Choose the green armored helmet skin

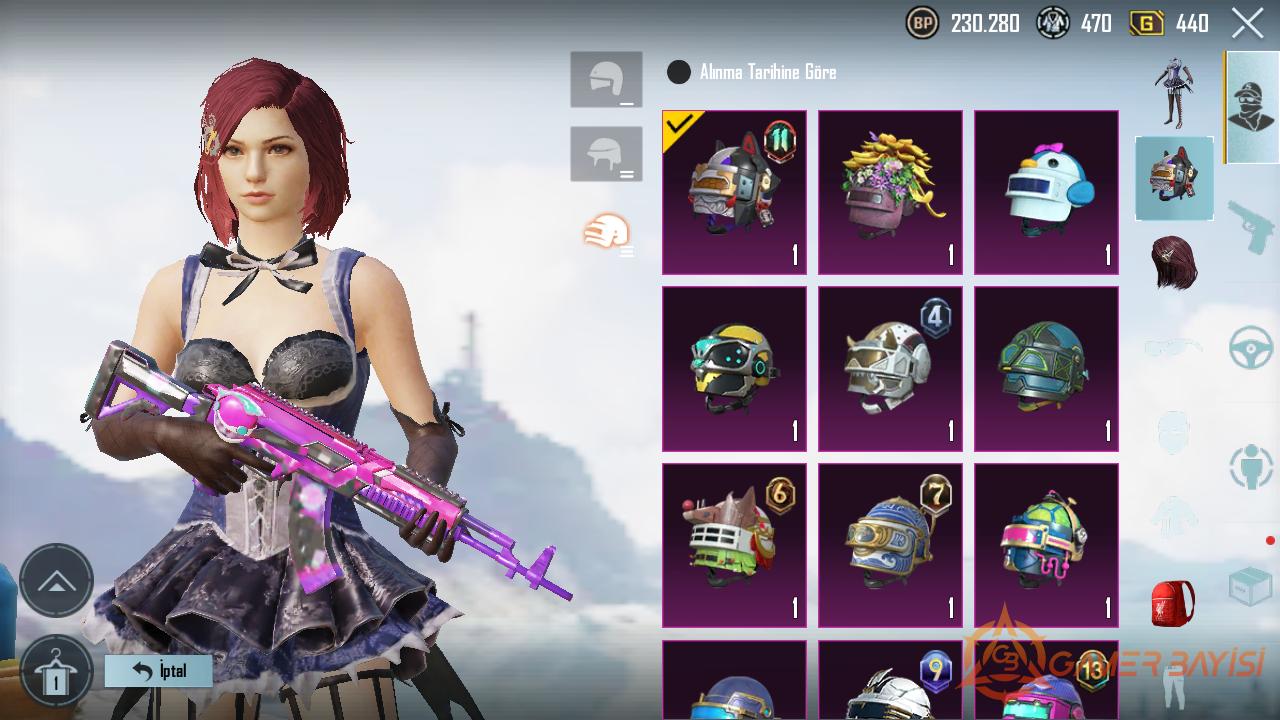click(1046, 368)
